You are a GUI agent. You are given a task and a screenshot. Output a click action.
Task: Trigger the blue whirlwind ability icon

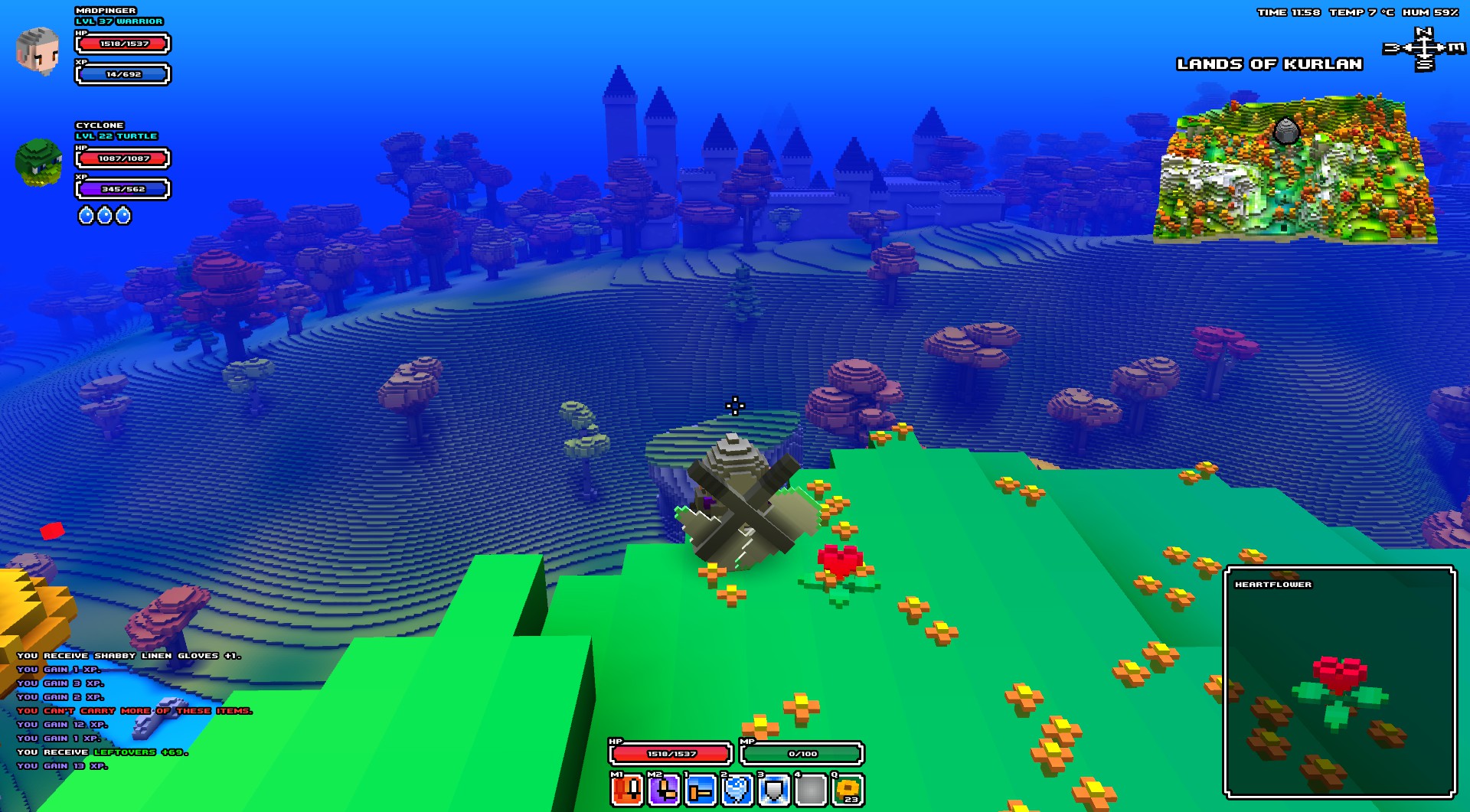737,790
